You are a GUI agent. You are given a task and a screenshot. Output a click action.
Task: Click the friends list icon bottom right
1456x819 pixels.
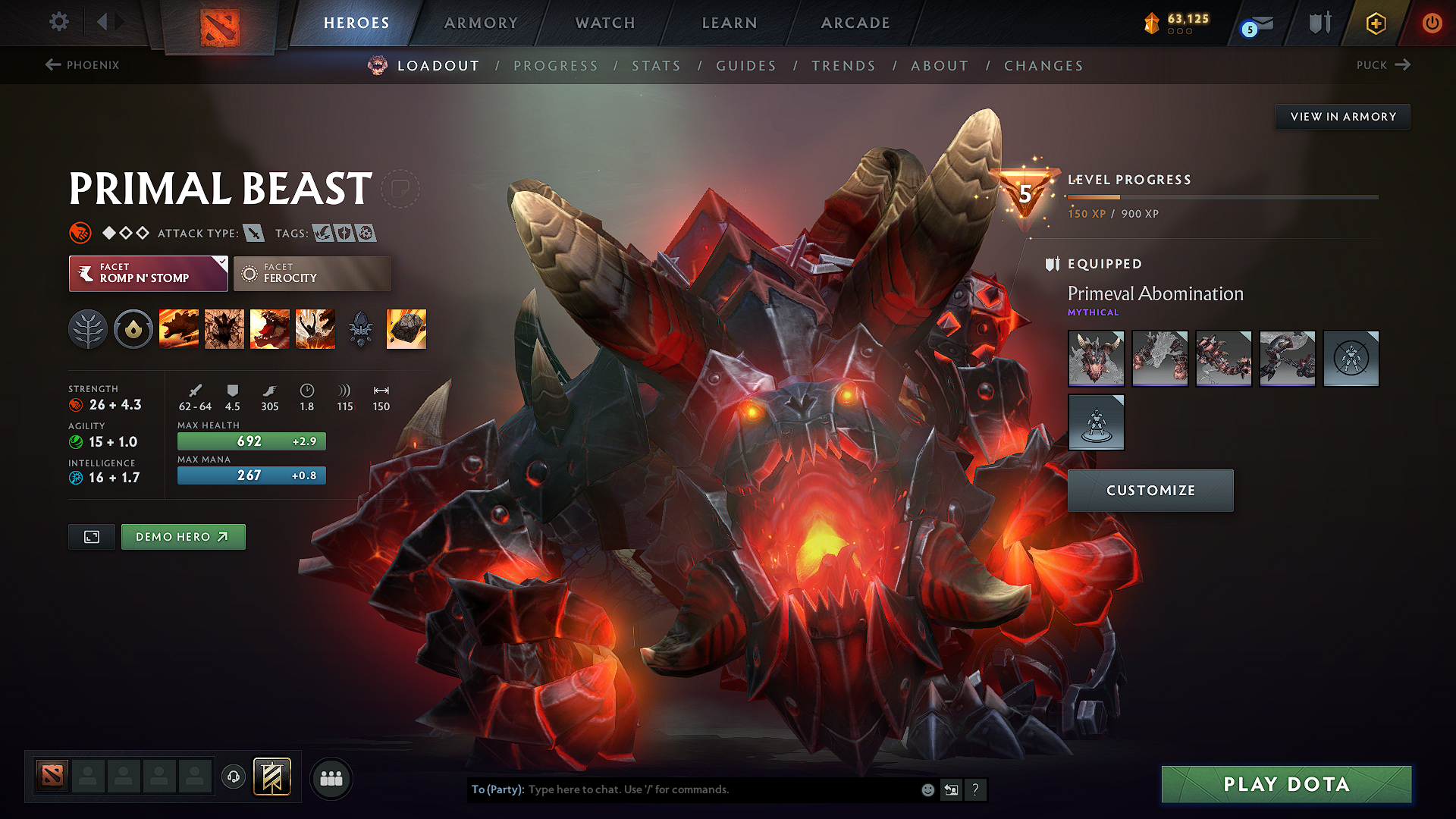[331, 777]
